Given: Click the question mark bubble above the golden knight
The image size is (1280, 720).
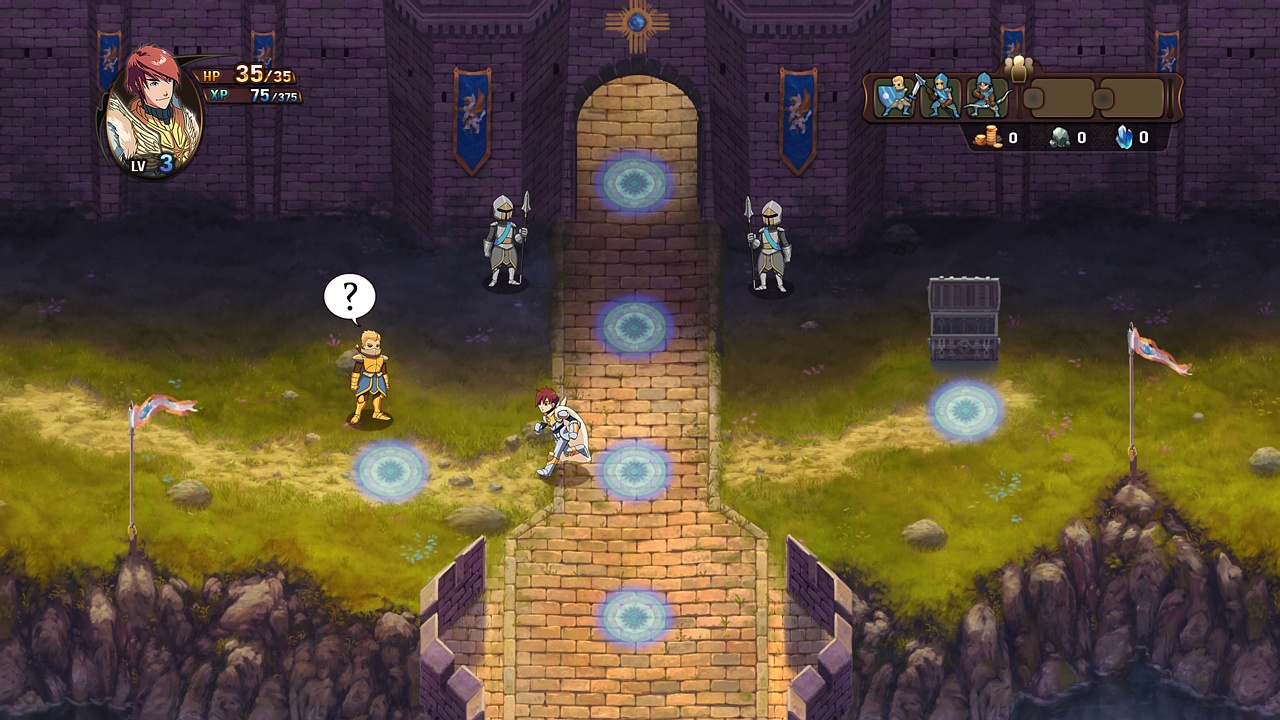Looking at the screenshot, I should tap(350, 296).
